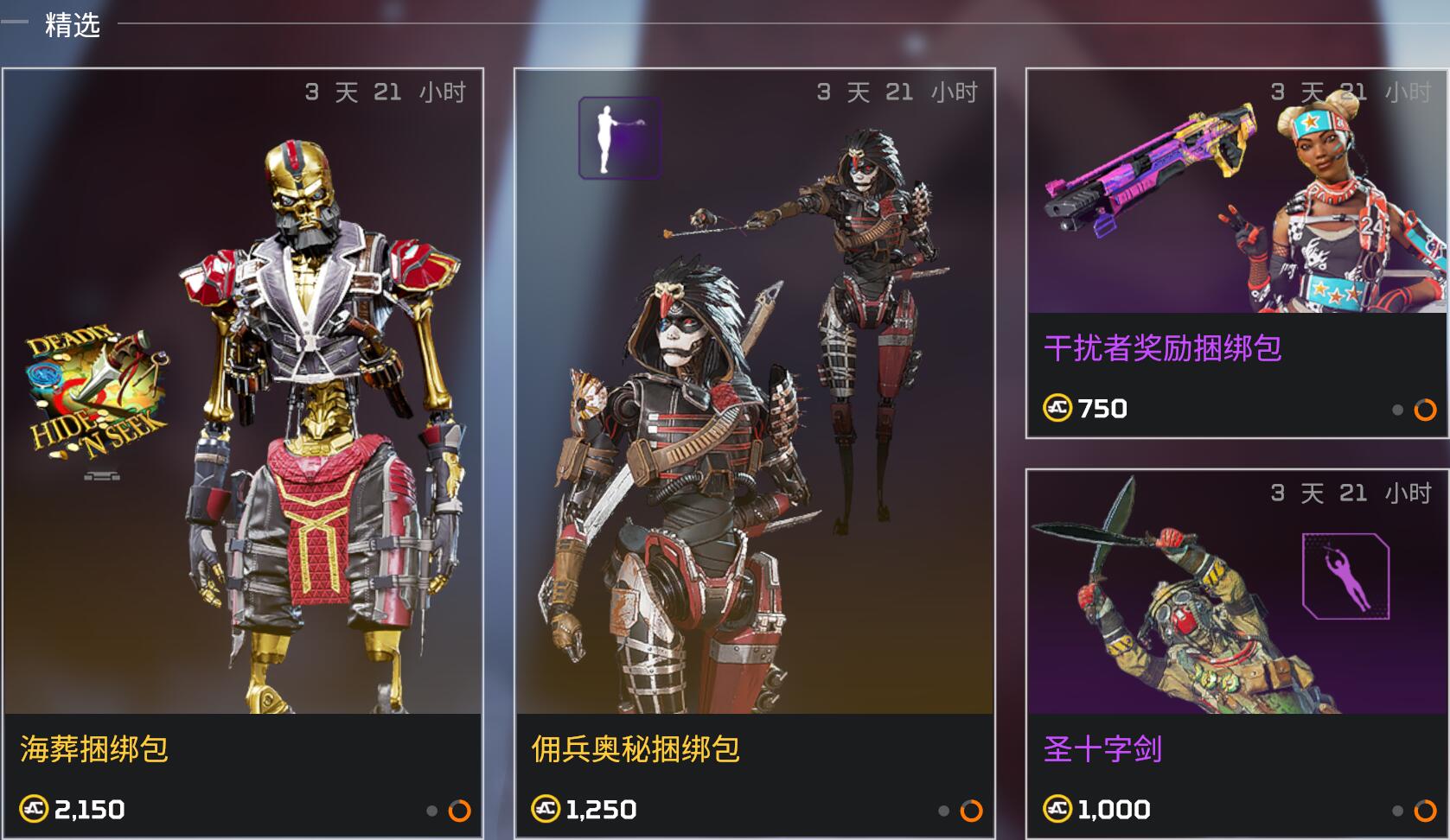Click the purple emote icon on 圣十字剑
1450x840 pixels.
[x=1345, y=576]
